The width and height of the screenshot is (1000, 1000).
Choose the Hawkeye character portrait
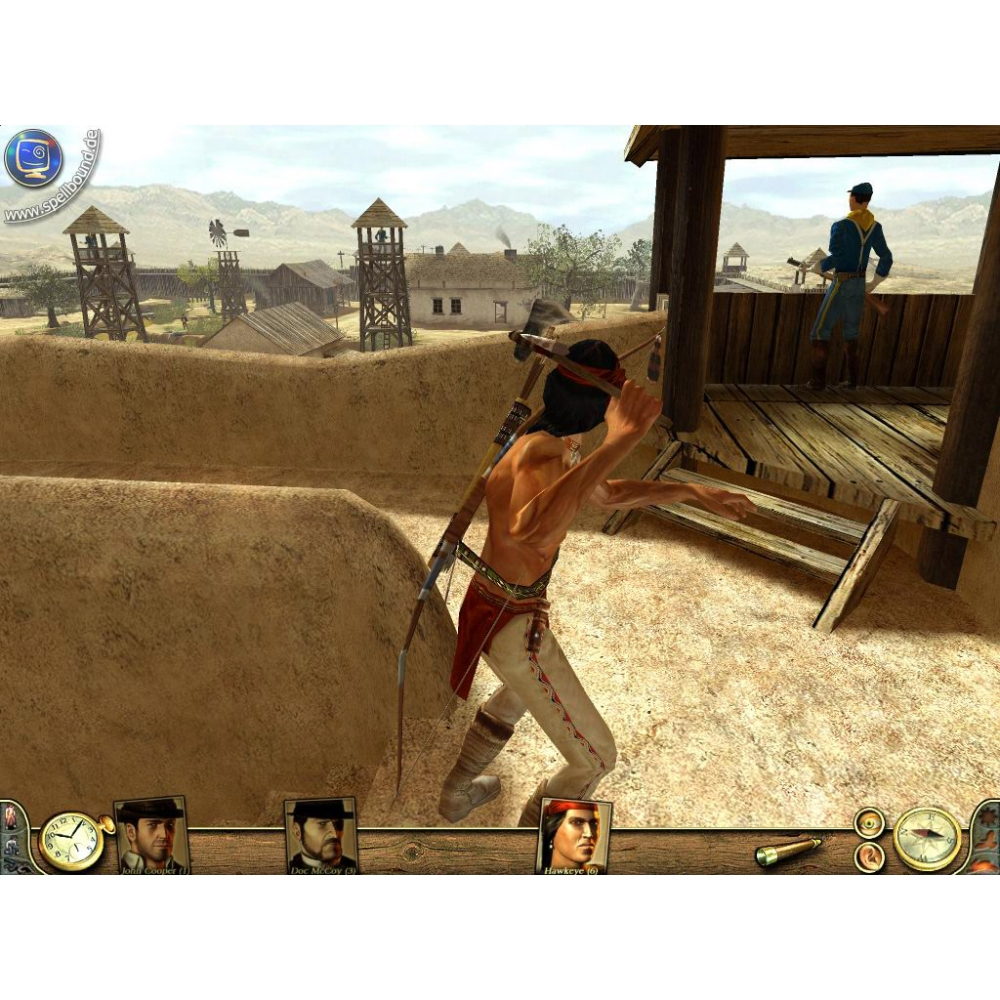[574, 834]
